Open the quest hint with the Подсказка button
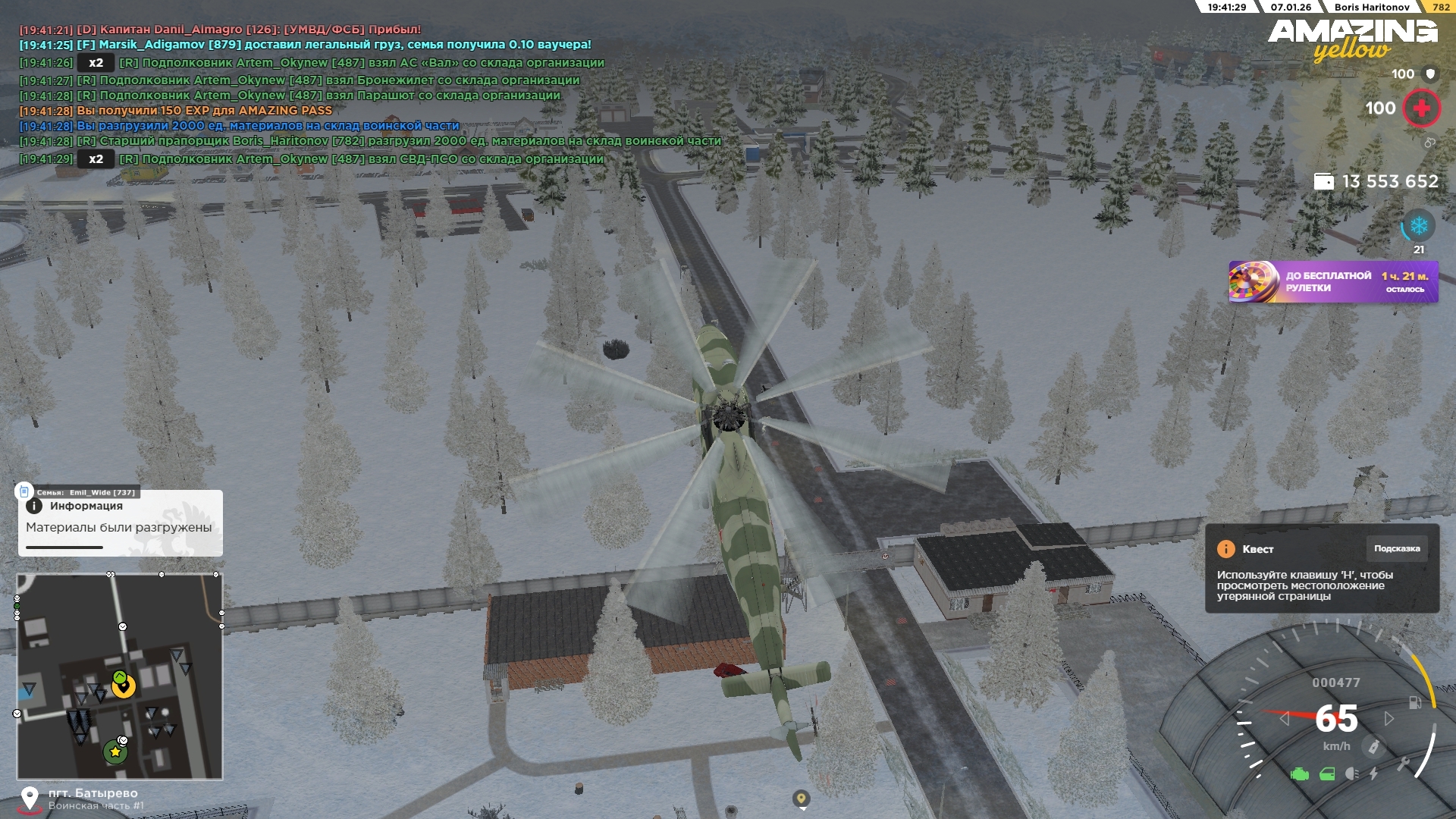Screen dimensions: 1456x819 click(x=1396, y=549)
